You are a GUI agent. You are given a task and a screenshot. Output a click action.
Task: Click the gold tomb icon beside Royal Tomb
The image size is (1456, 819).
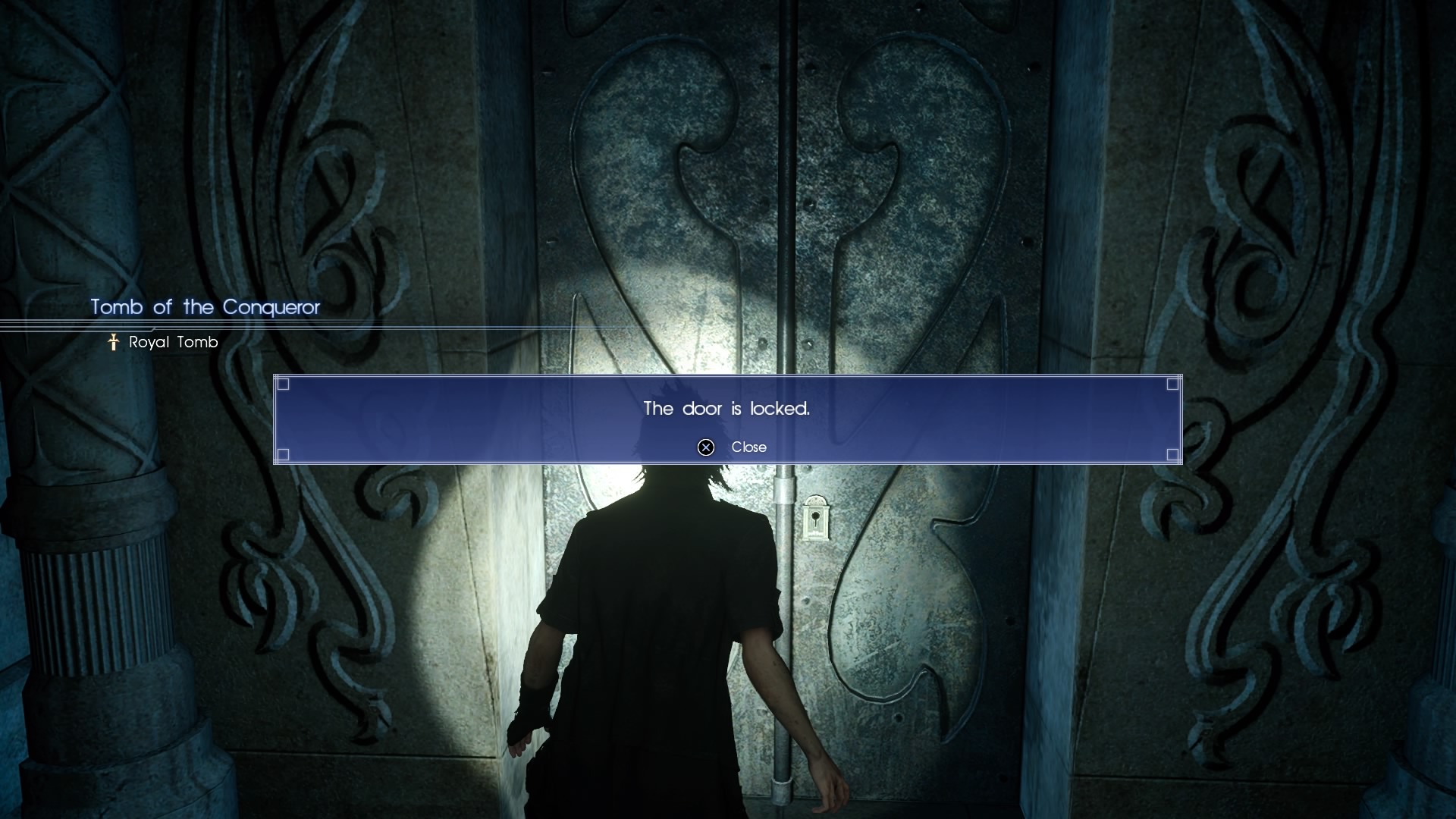click(112, 342)
